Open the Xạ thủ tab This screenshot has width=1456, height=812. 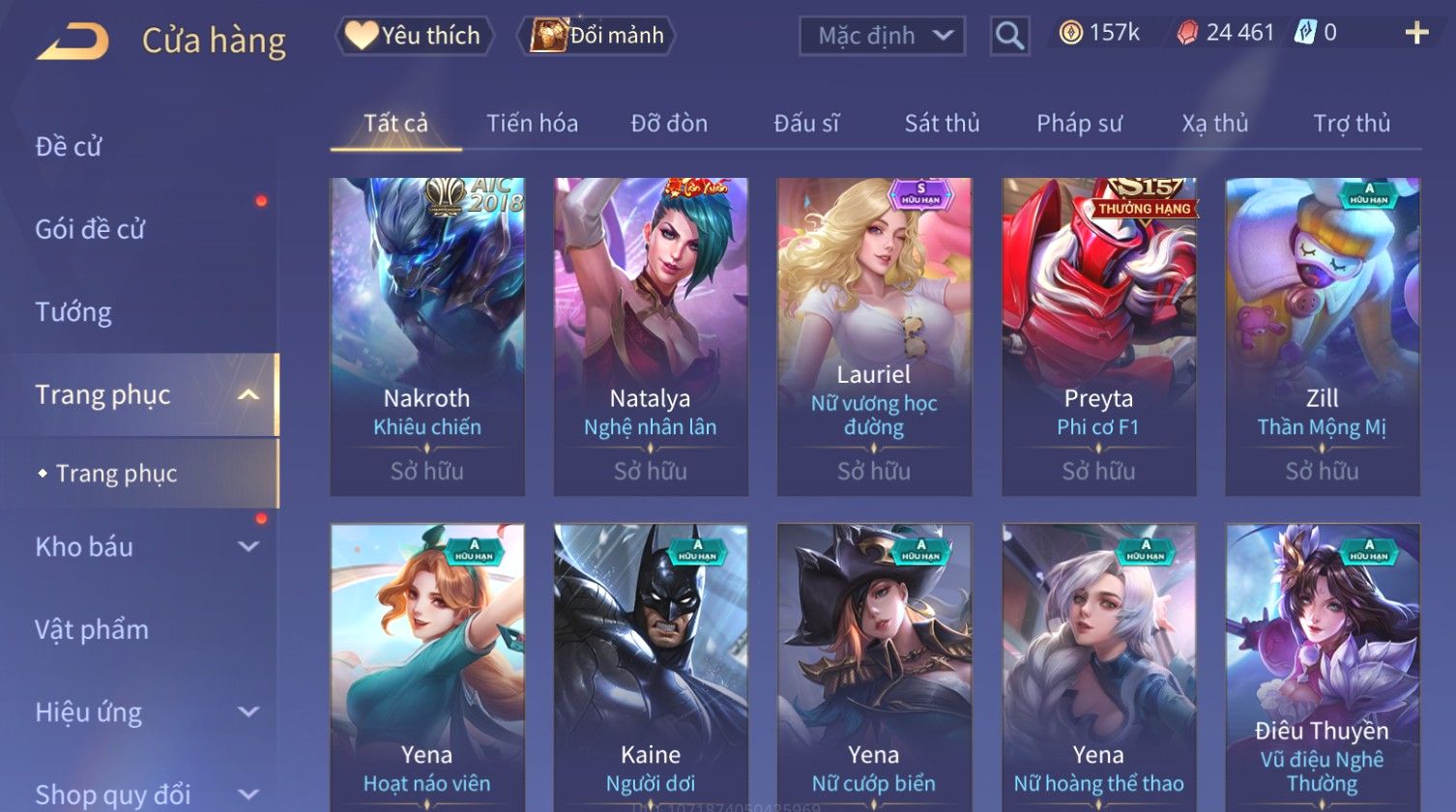click(1214, 124)
